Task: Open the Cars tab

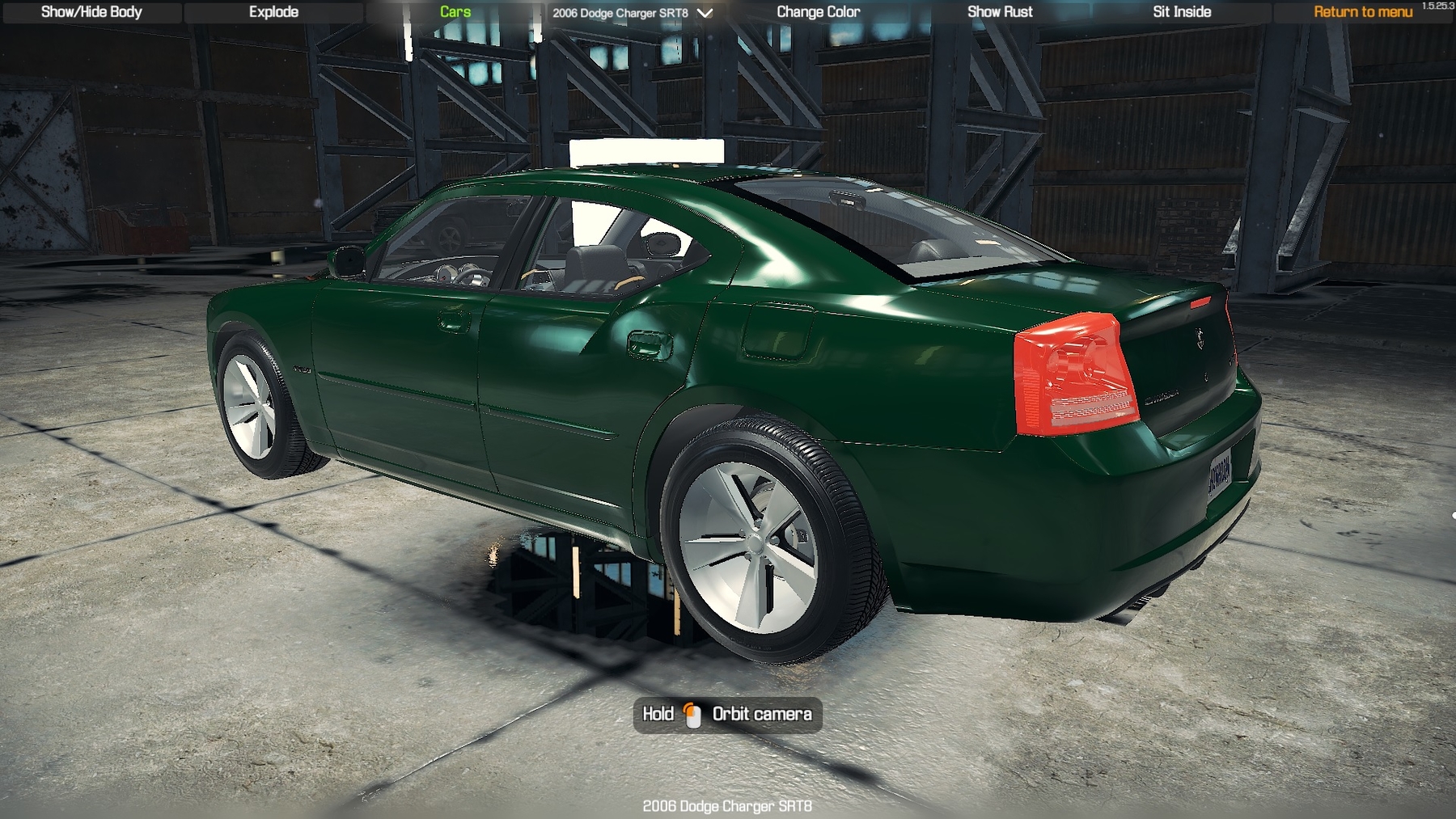Action: point(455,12)
